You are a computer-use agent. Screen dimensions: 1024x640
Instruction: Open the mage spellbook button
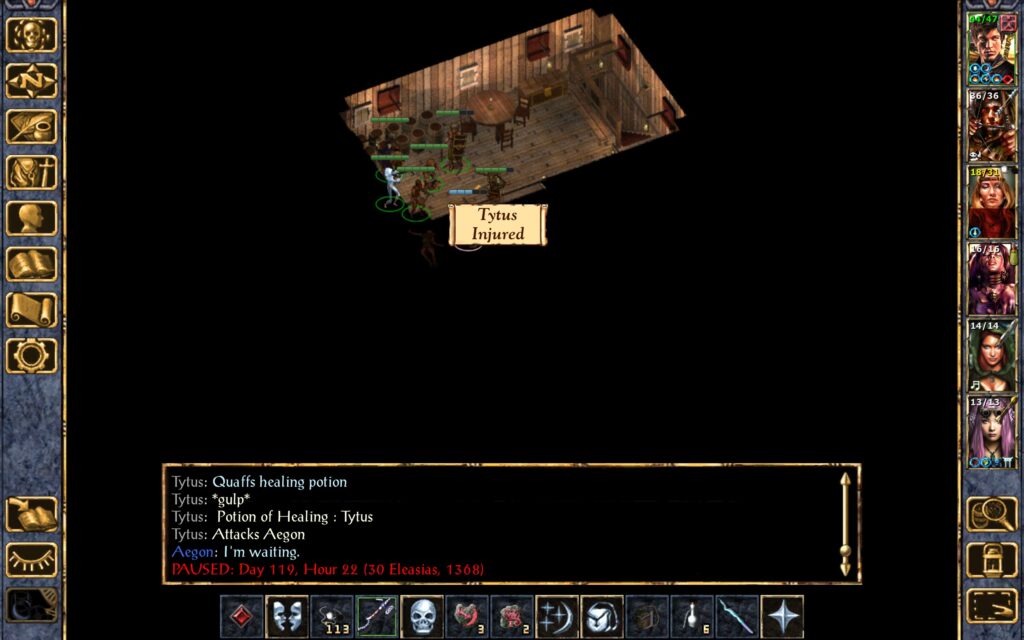pyautogui.click(x=31, y=264)
